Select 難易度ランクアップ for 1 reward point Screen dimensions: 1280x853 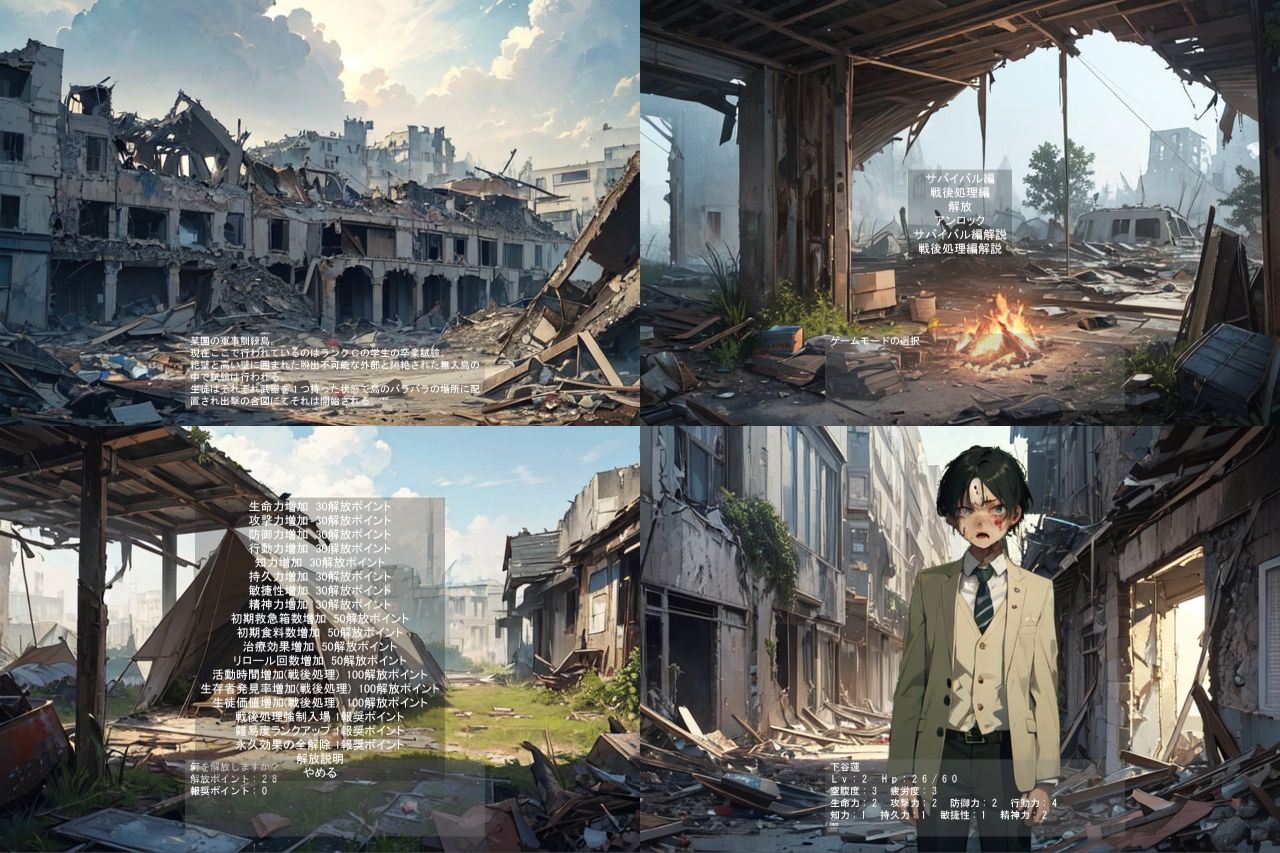(x=320, y=729)
